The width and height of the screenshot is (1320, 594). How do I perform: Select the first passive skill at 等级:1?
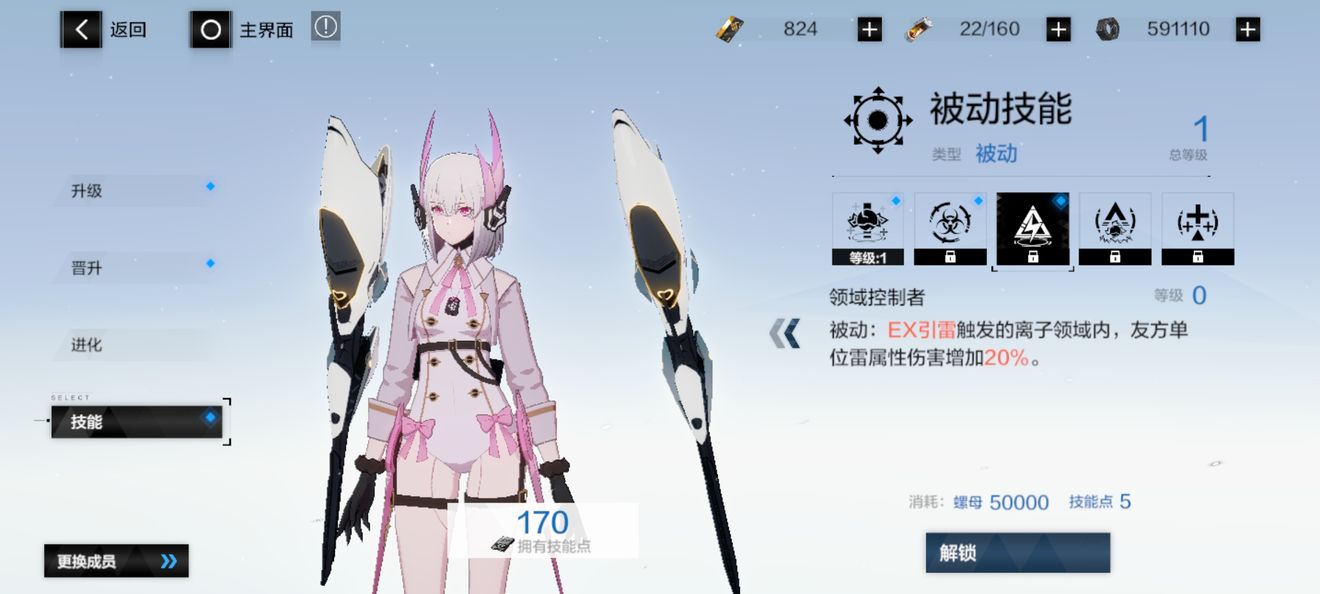point(868,229)
